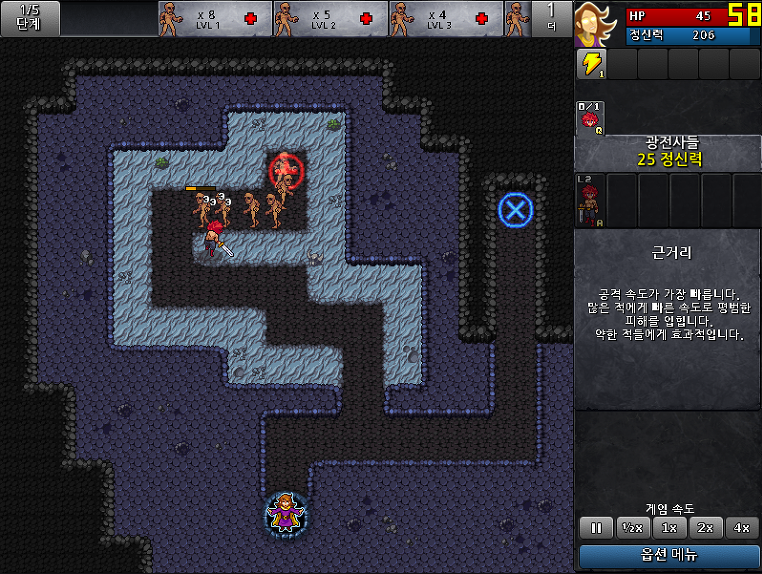Set game speed to ½x
The height and width of the screenshot is (574, 762).
[632, 527]
